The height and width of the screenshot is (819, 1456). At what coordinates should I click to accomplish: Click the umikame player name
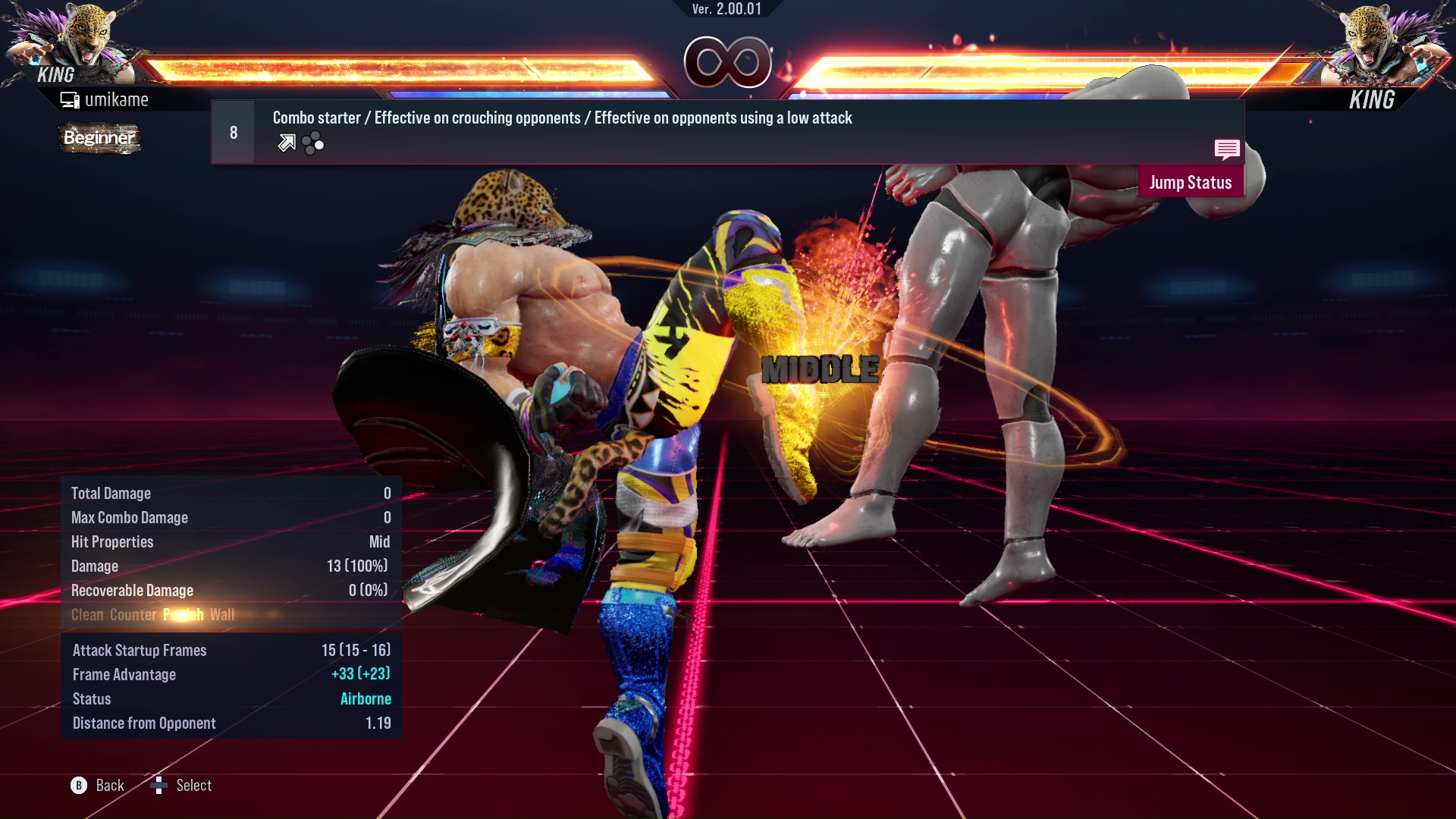coord(118,99)
